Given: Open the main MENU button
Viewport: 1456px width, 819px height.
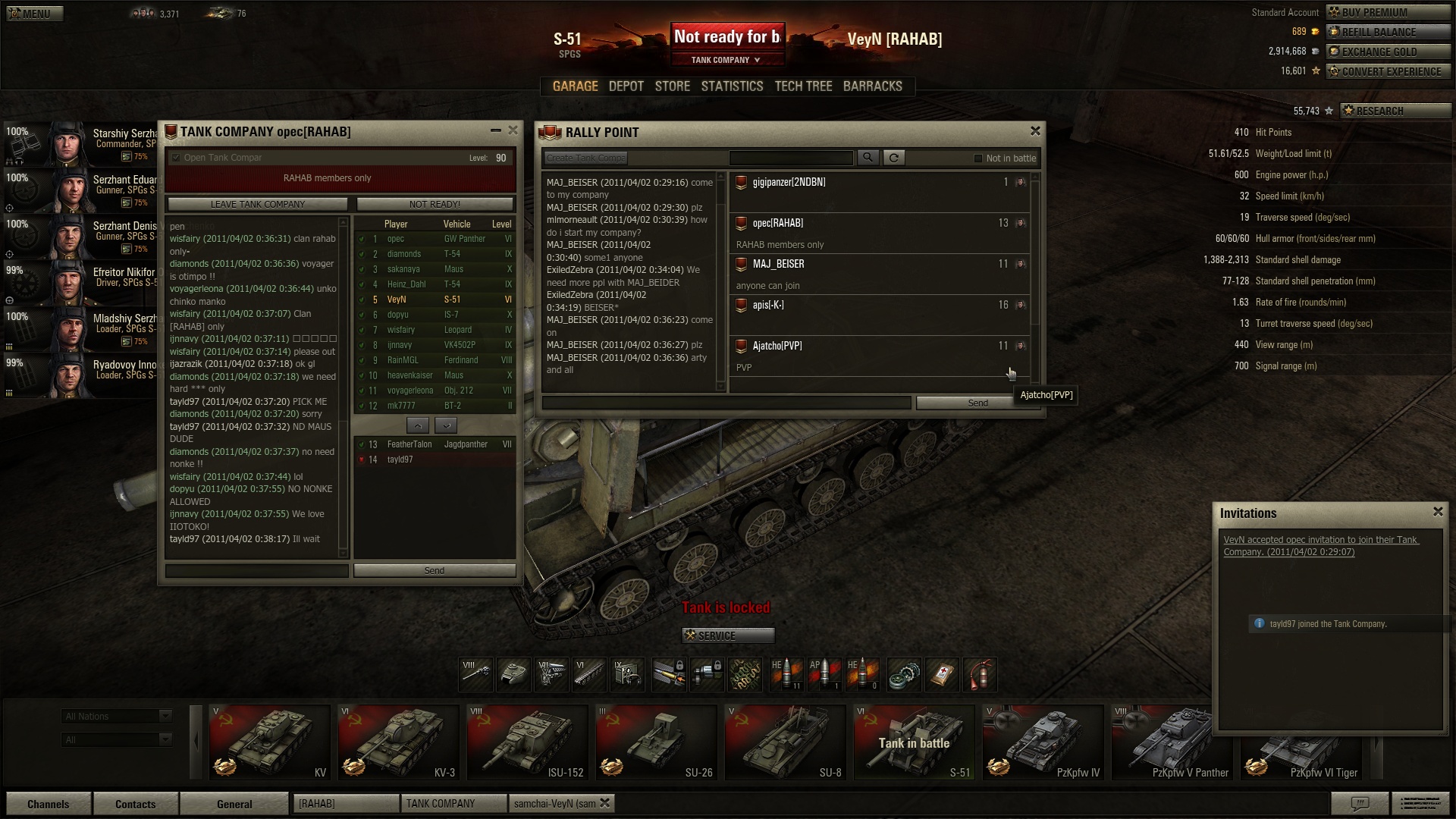Looking at the screenshot, I should click(x=35, y=14).
